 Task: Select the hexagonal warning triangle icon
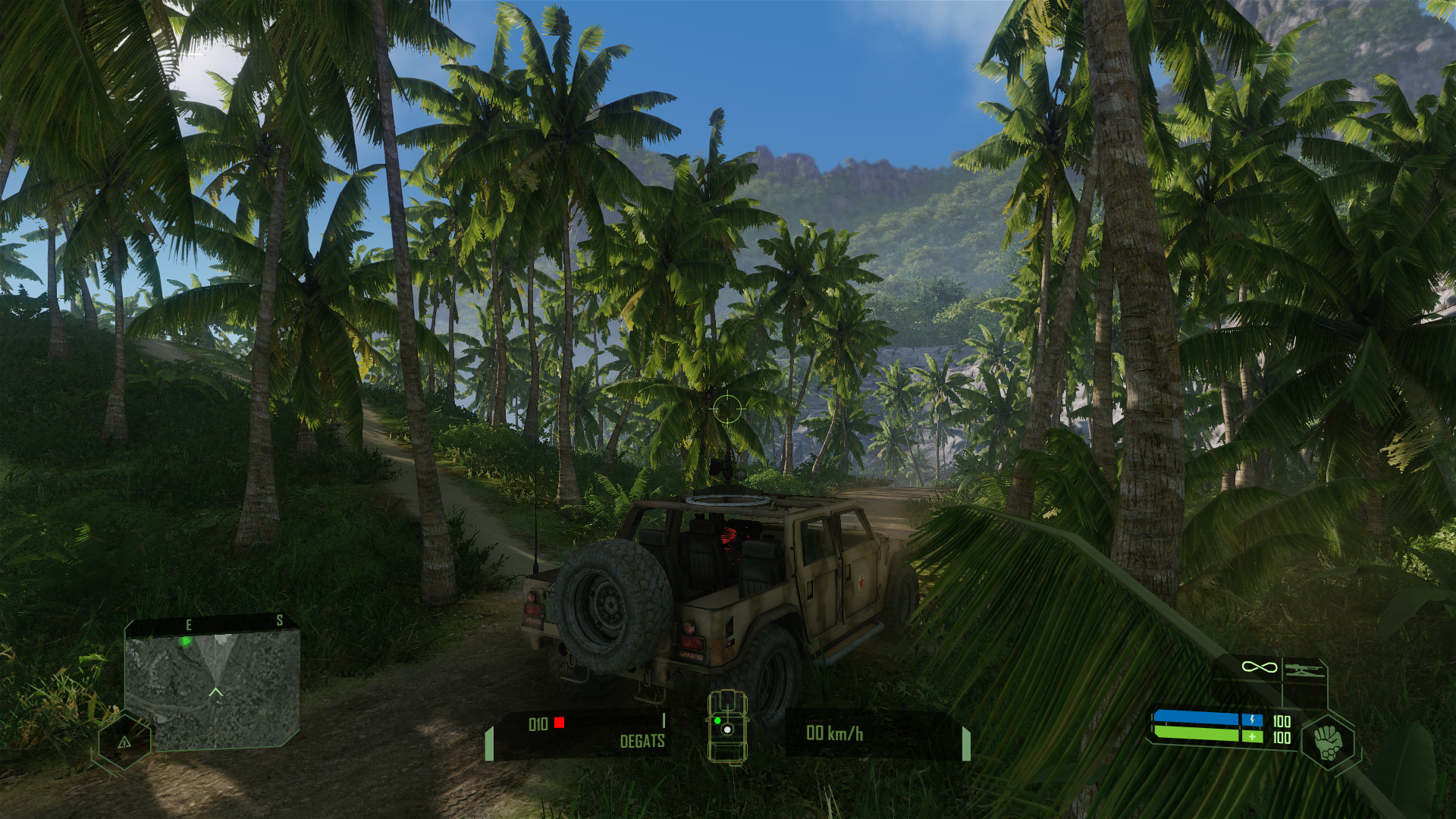(124, 742)
